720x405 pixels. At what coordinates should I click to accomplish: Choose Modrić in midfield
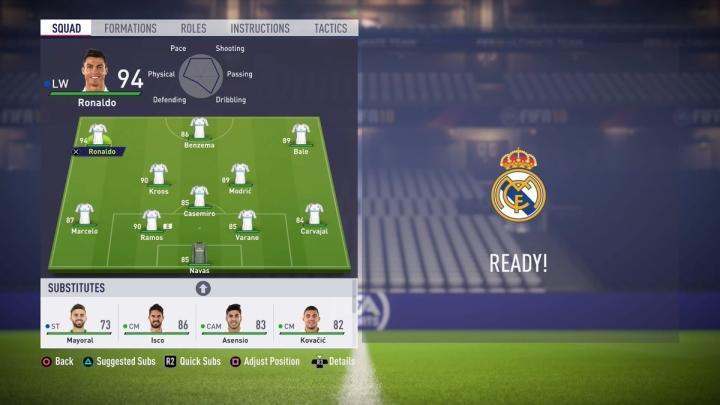point(240,174)
